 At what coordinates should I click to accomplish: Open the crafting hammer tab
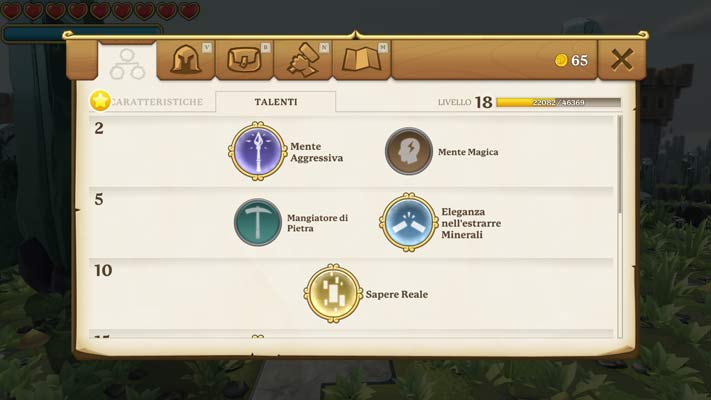(302, 61)
